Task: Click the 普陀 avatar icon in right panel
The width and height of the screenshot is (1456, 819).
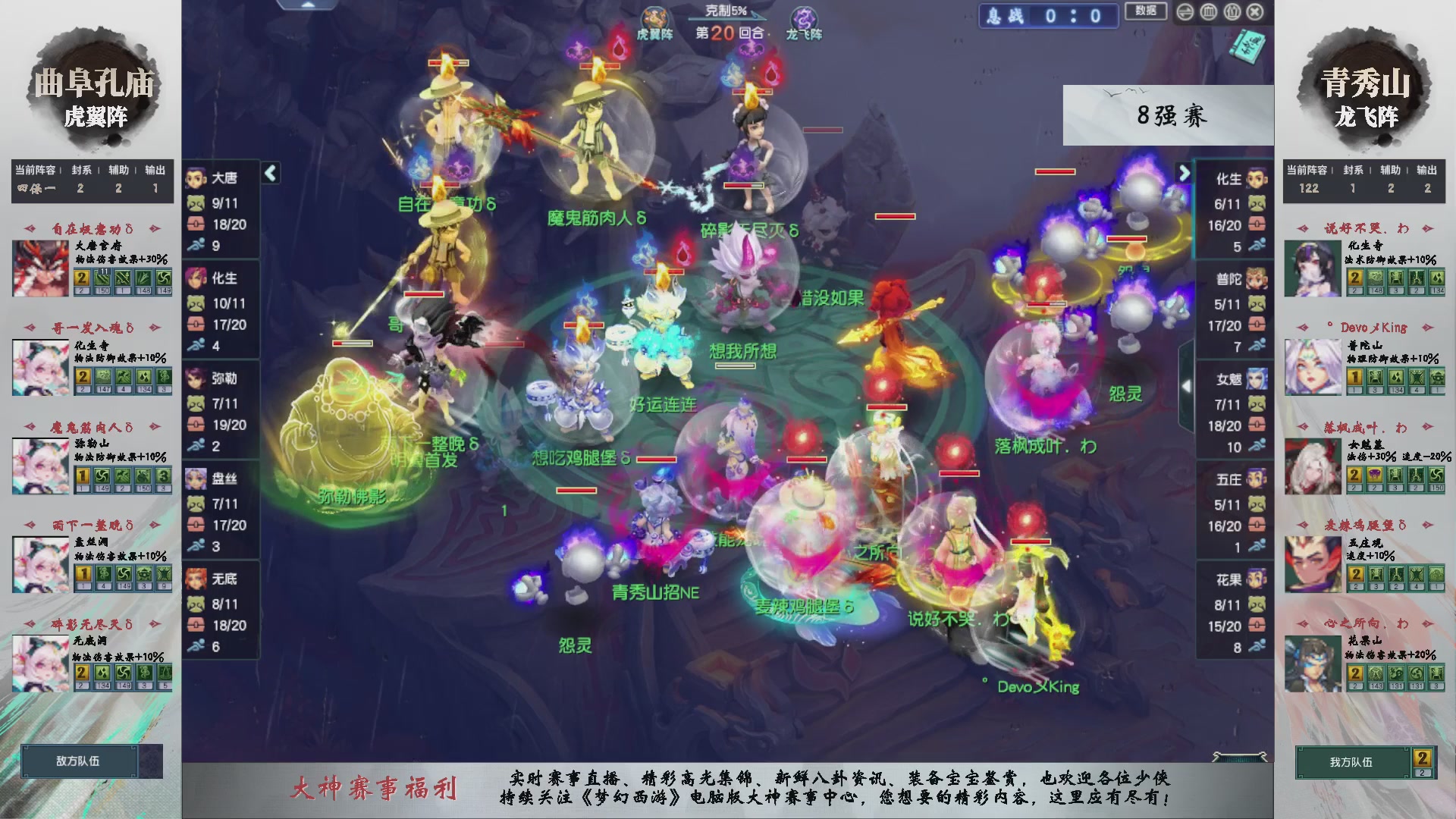Action: [x=1257, y=278]
